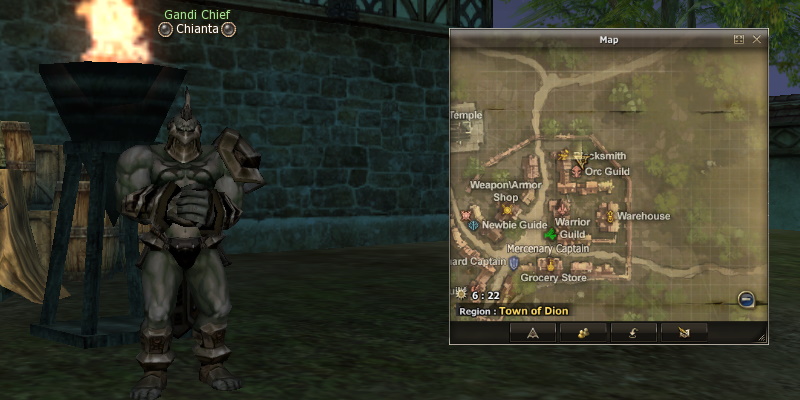Pick the Weapon\Armor Shop marker
This screenshot has width=800, height=400.
507,209
